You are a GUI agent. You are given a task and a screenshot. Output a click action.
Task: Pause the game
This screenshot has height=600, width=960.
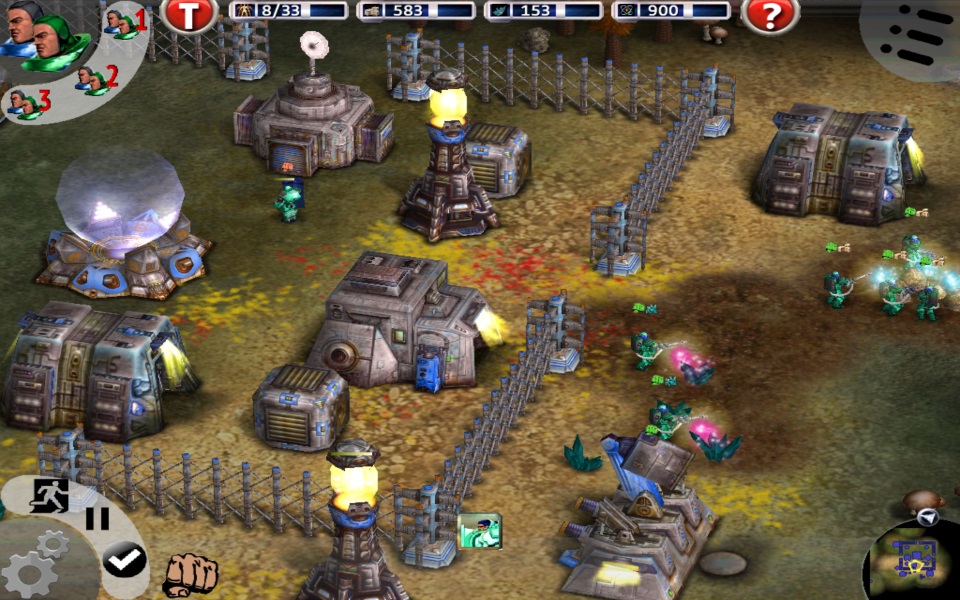pos(97,519)
